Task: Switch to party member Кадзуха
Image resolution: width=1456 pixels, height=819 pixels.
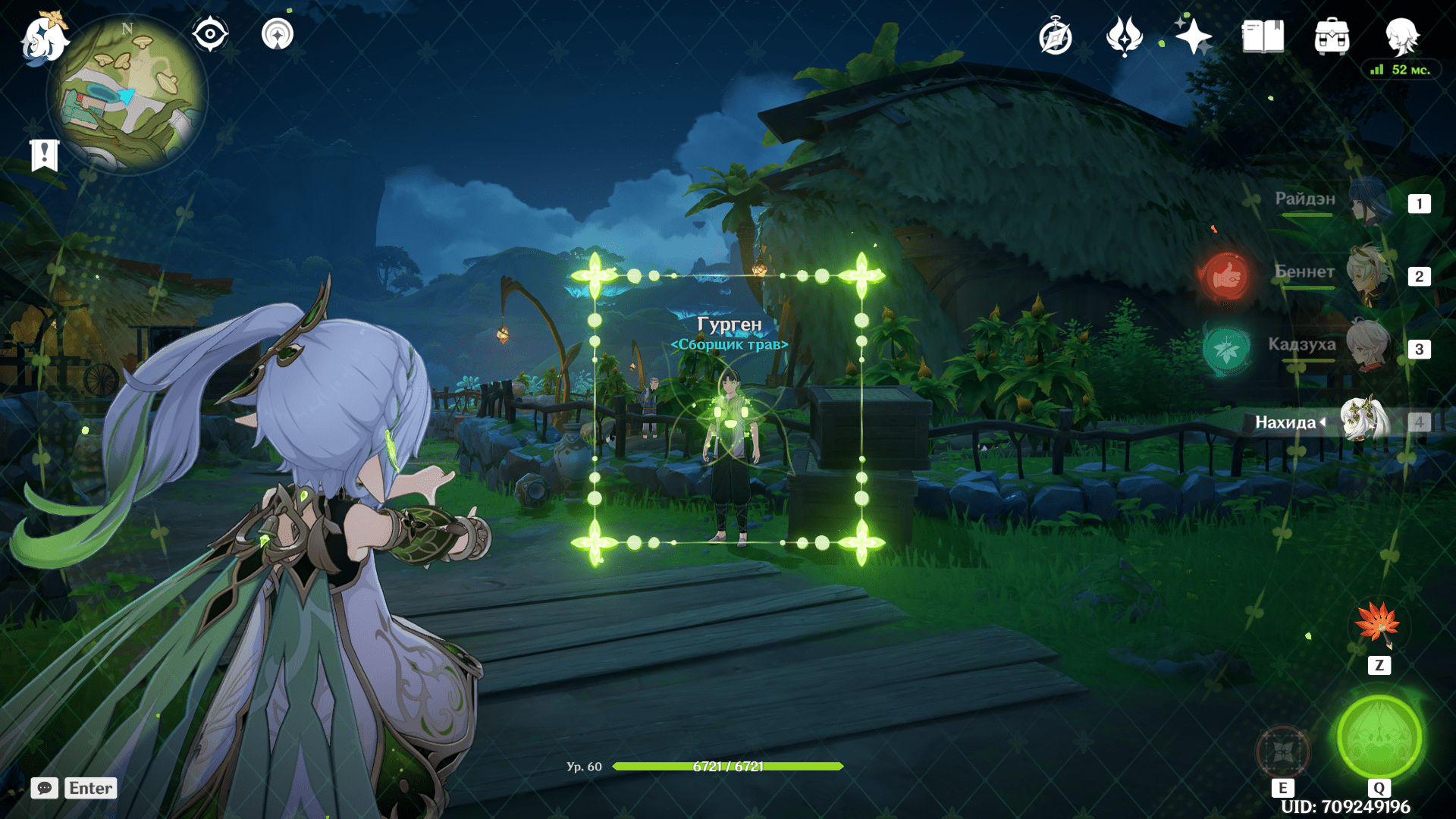Action: [1367, 347]
